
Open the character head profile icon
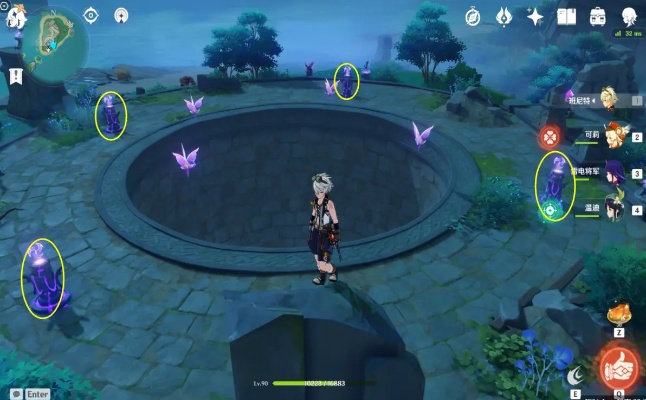point(629,16)
